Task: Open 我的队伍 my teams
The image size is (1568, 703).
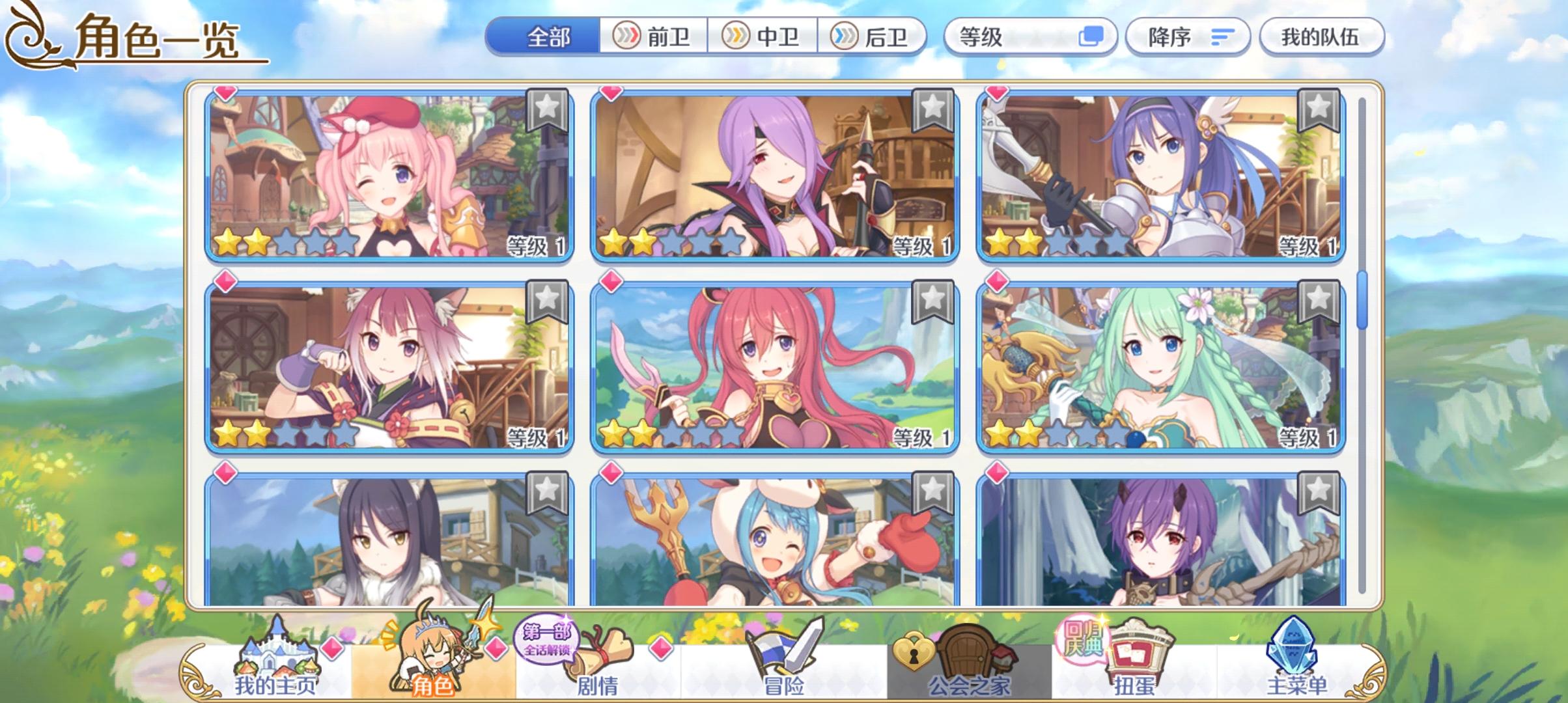Action: (x=1322, y=37)
